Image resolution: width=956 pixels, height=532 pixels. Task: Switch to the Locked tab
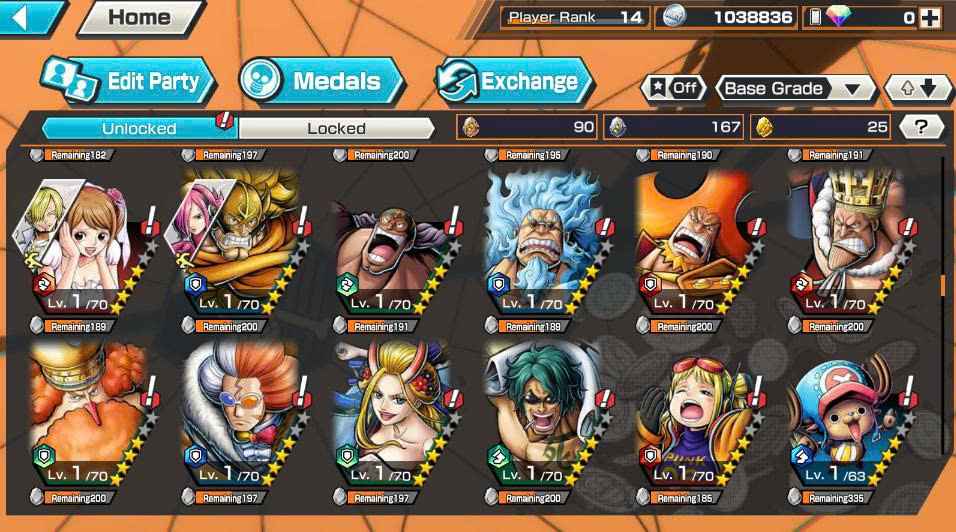pos(336,128)
